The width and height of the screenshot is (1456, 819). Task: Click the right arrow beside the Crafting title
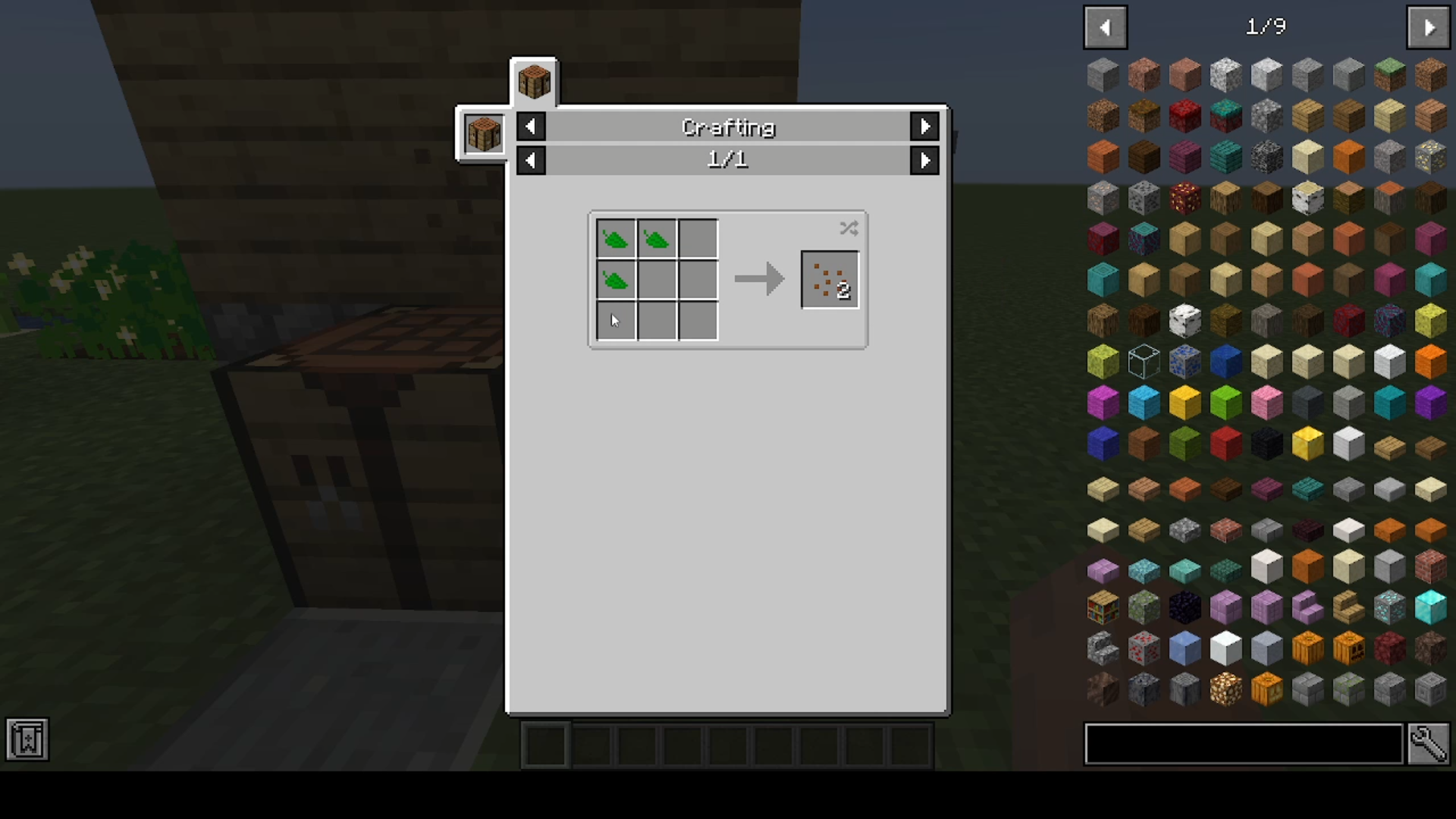click(924, 127)
